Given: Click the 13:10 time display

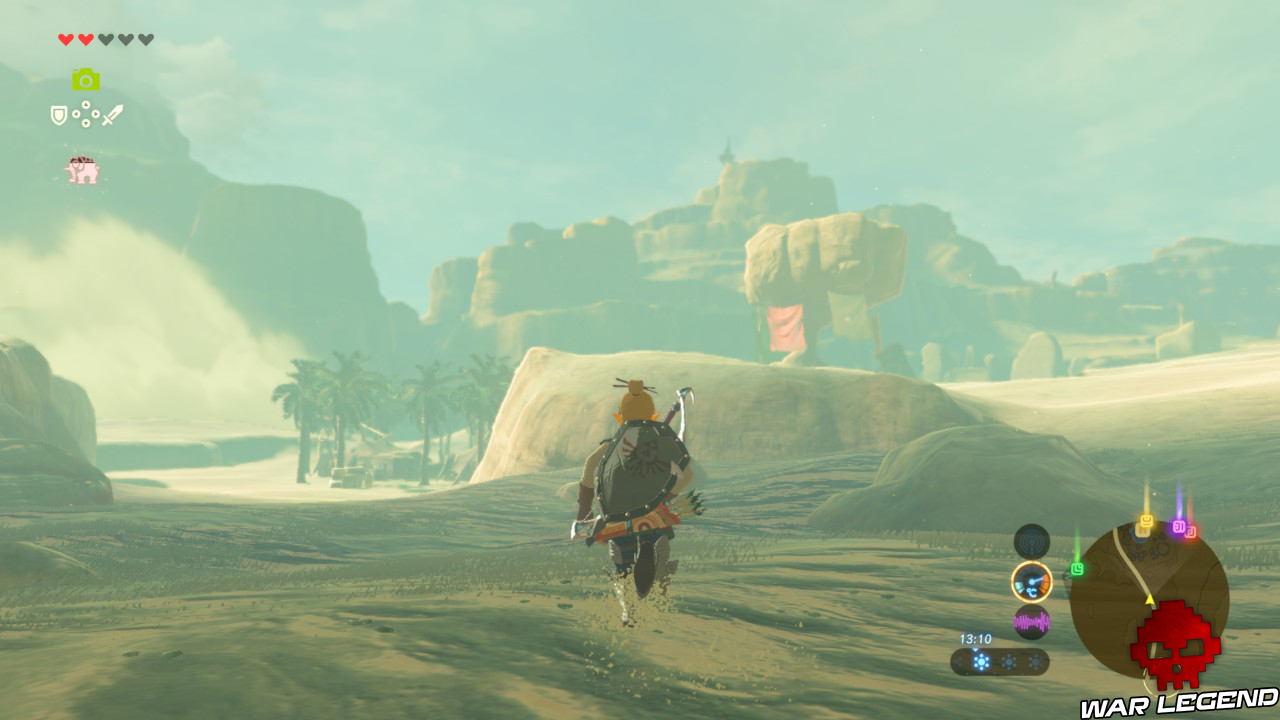Looking at the screenshot, I should [976, 639].
